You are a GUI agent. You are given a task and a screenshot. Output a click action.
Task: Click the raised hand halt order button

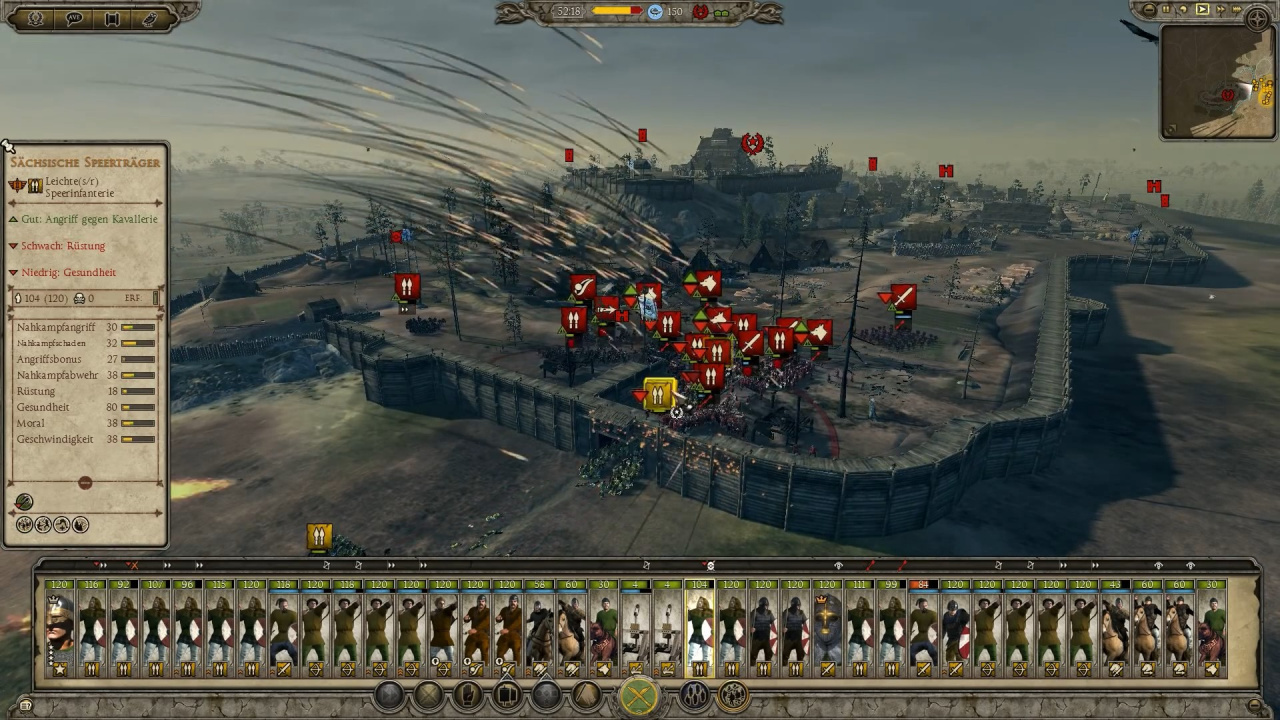coord(468,695)
